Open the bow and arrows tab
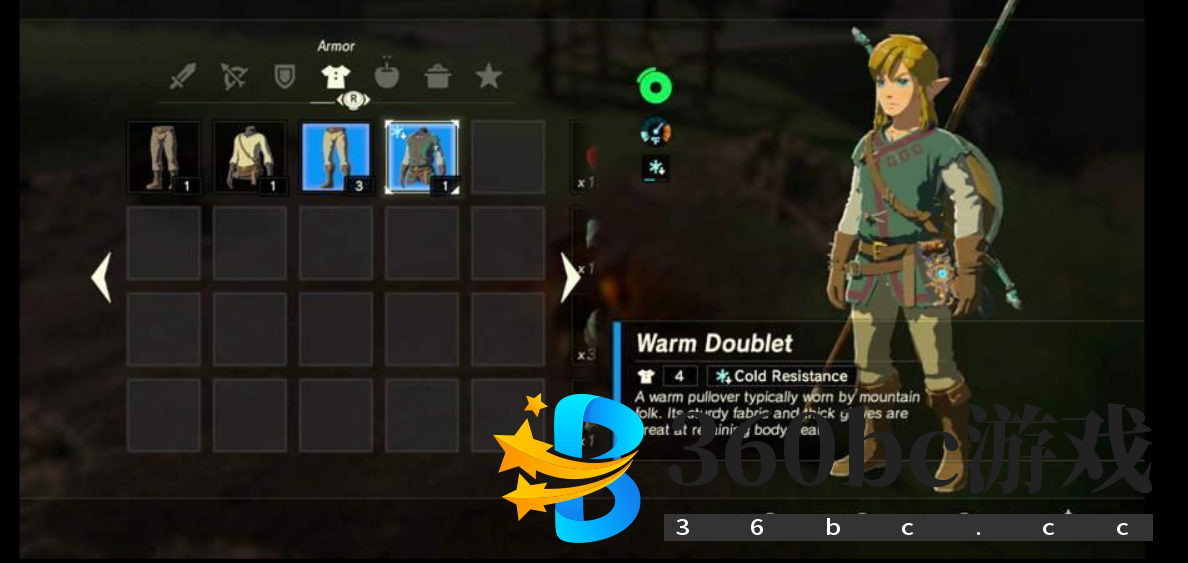 [x=234, y=76]
